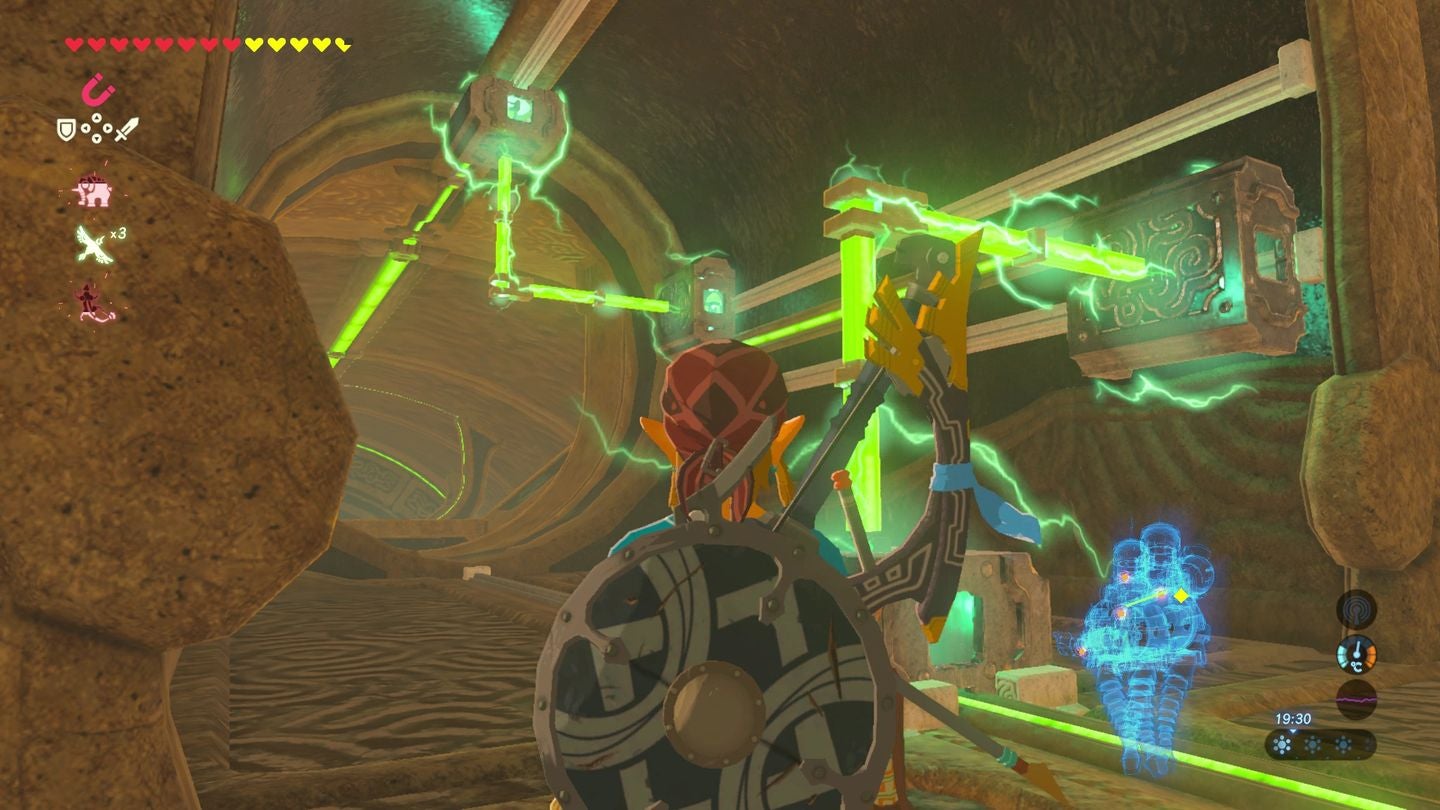Click Urbosa's Fury ability icon
Image resolution: width=1440 pixels, height=810 pixels.
tap(89, 300)
